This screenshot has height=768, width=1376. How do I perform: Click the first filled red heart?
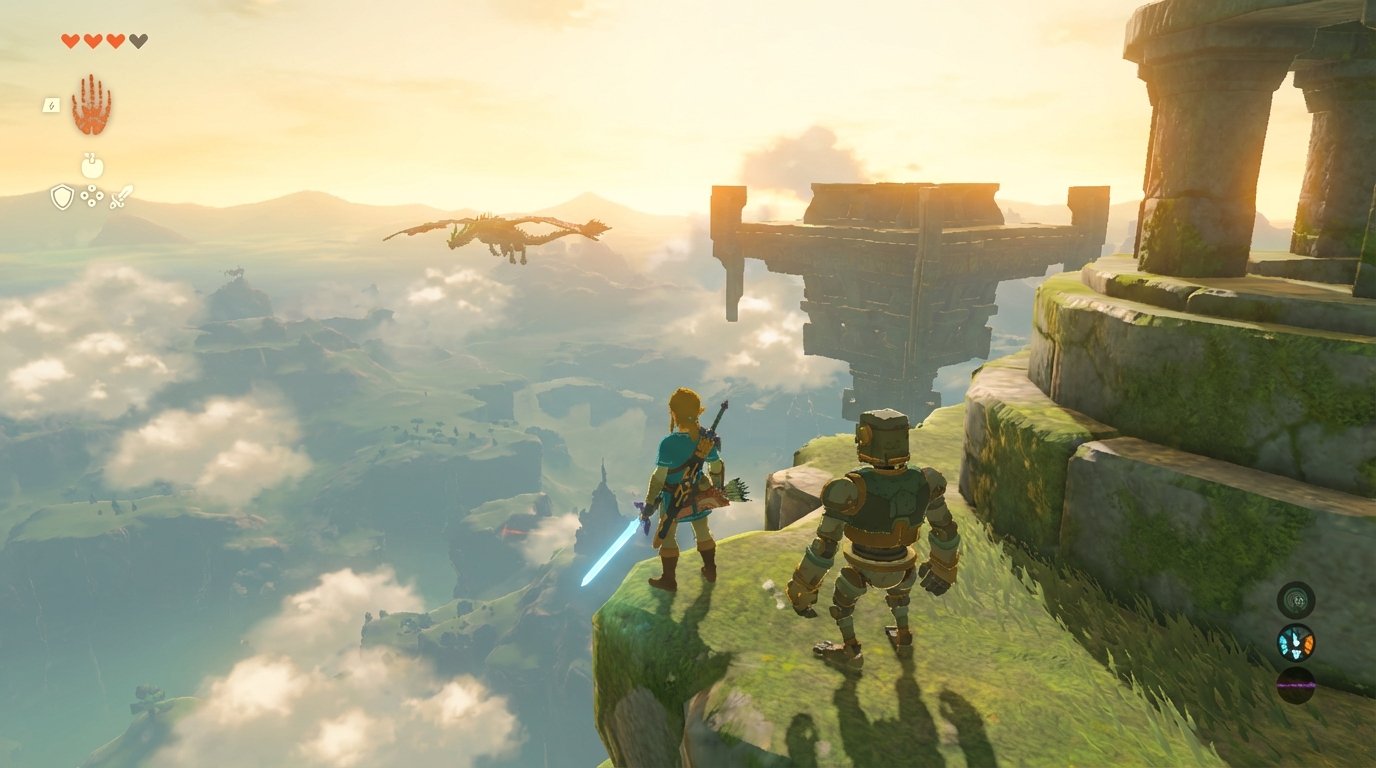pos(69,41)
